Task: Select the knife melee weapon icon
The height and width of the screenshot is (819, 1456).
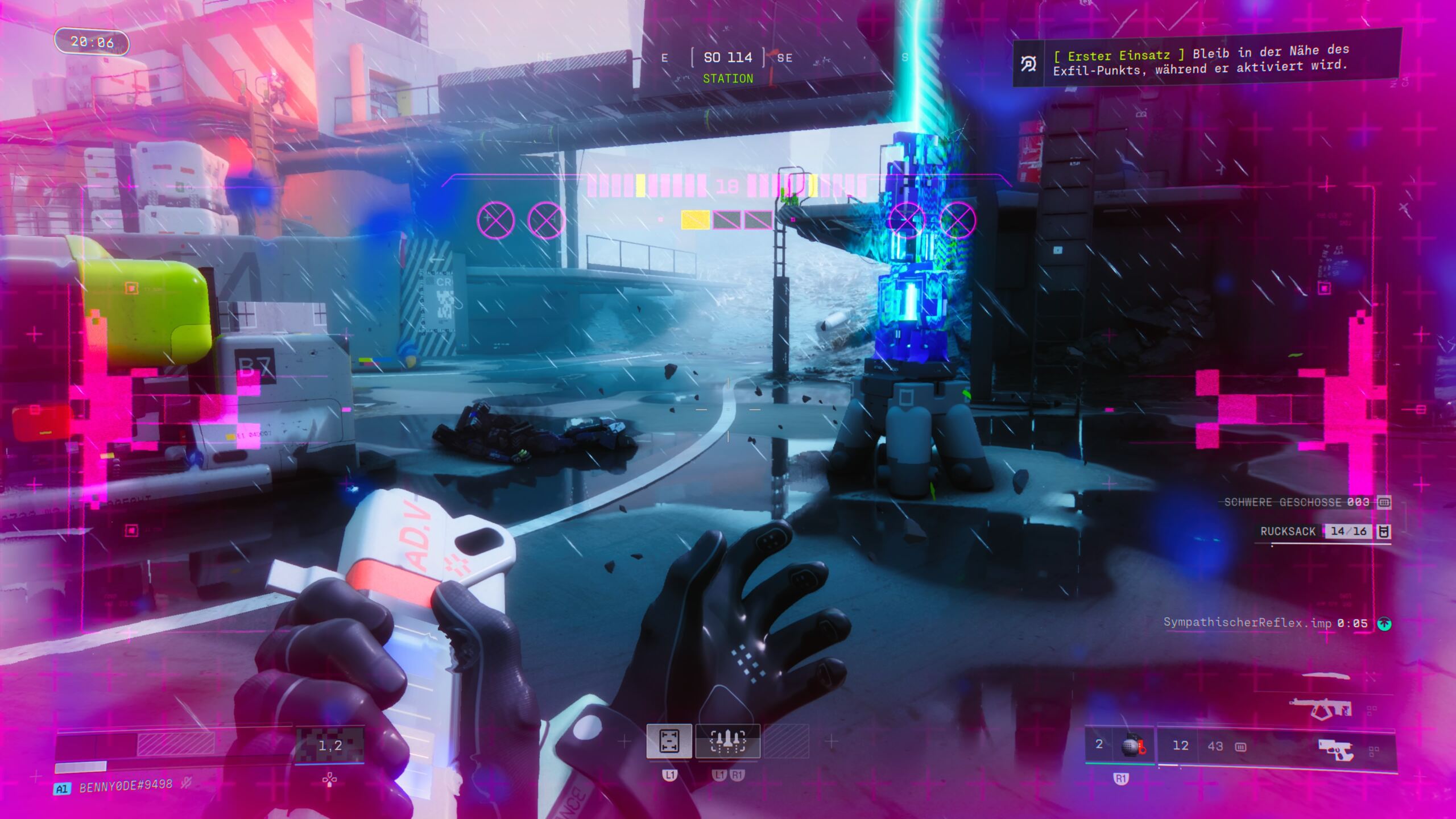Action: coord(1326,676)
